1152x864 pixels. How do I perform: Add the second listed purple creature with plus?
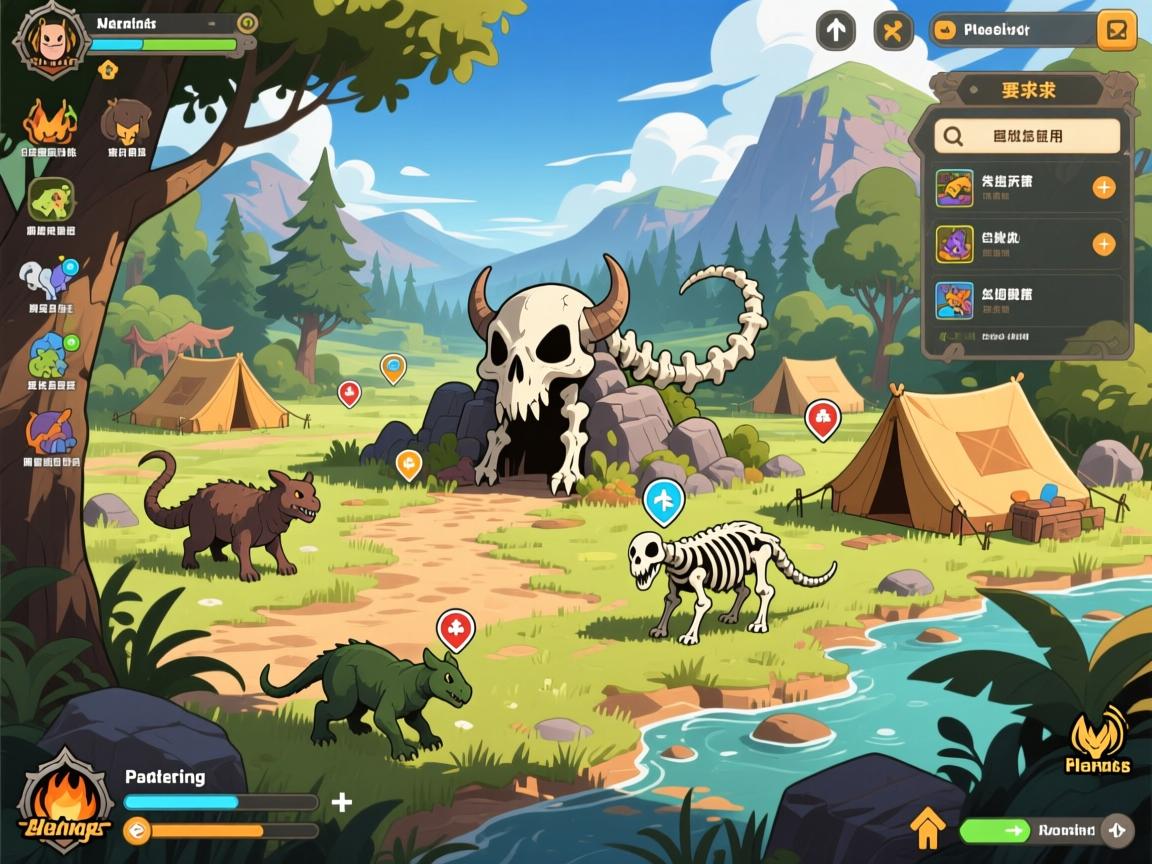pyautogui.click(x=1104, y=244)
